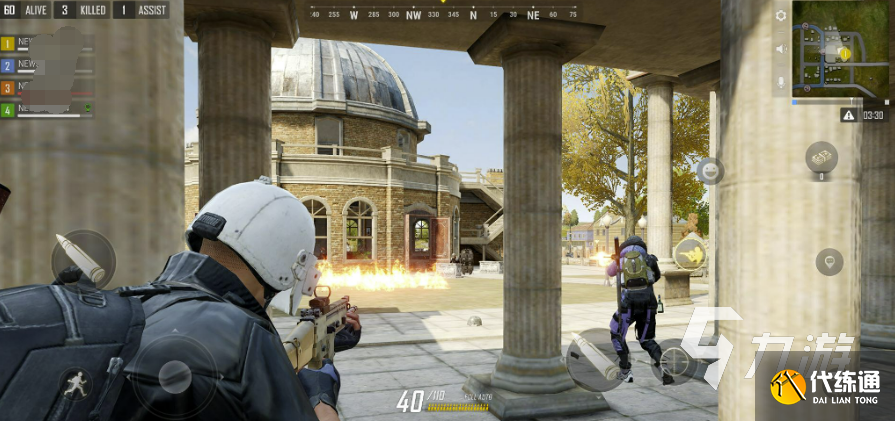Open the gear settings menu
Screen dimensions: 895x421
781,16
